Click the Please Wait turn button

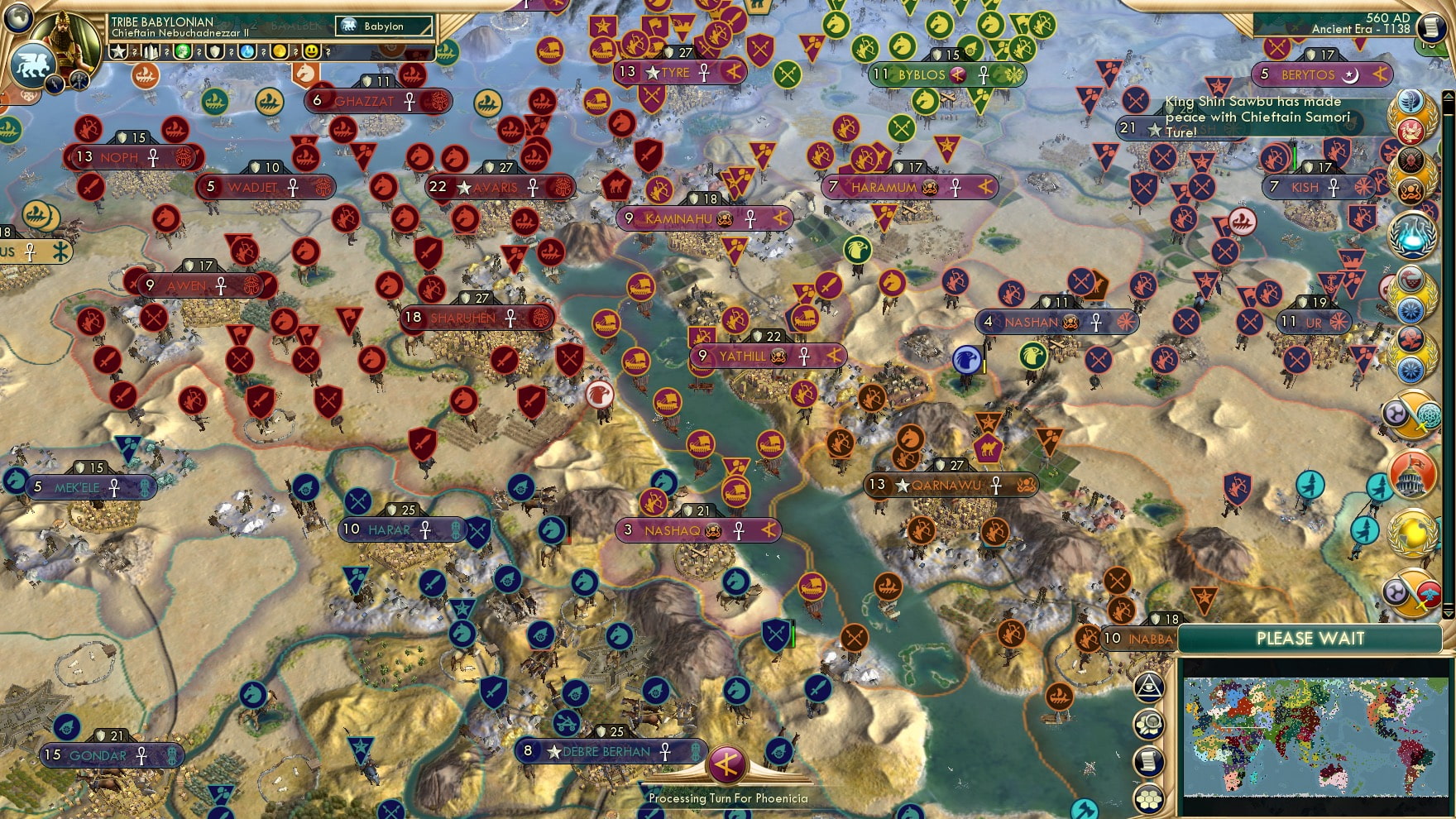tap(1310, 639)
